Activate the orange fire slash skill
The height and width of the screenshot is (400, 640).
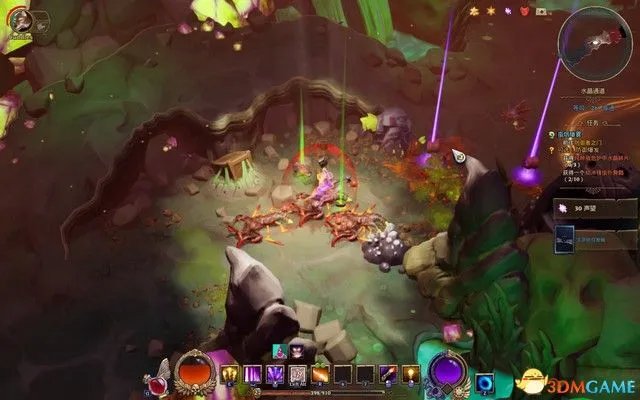(320, 374)
